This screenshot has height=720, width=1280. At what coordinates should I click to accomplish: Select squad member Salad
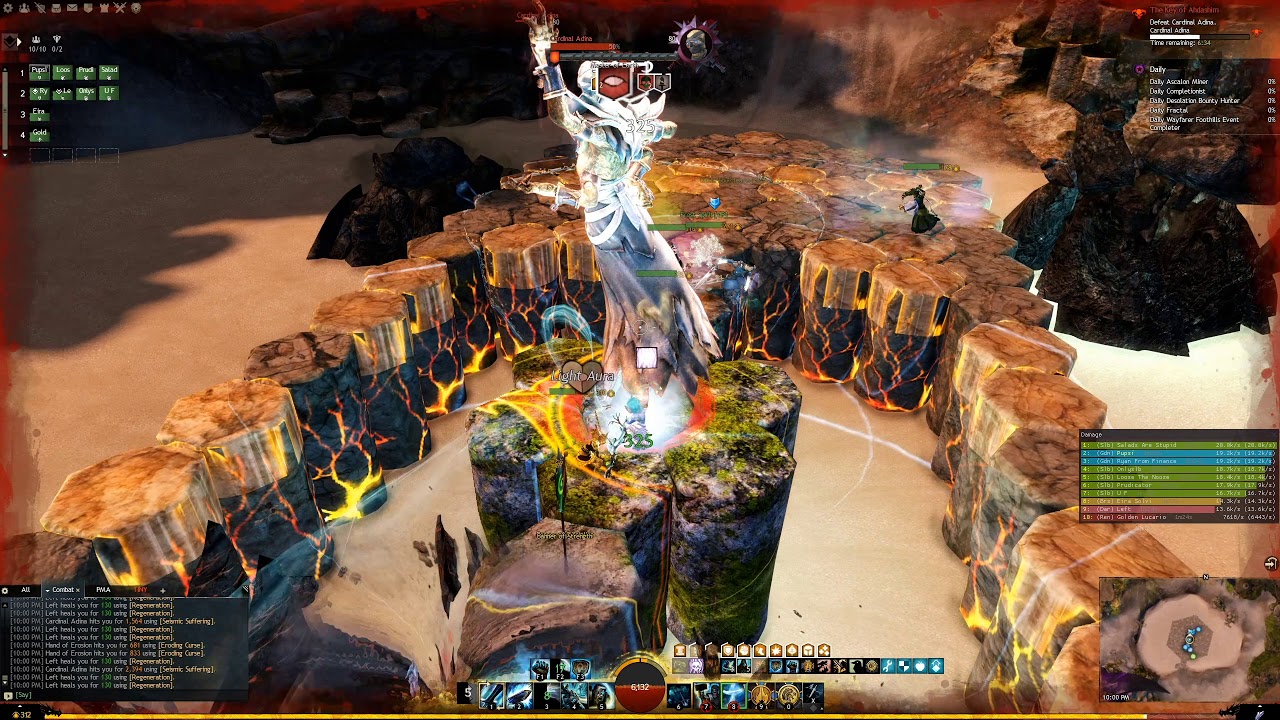[109, 71]
